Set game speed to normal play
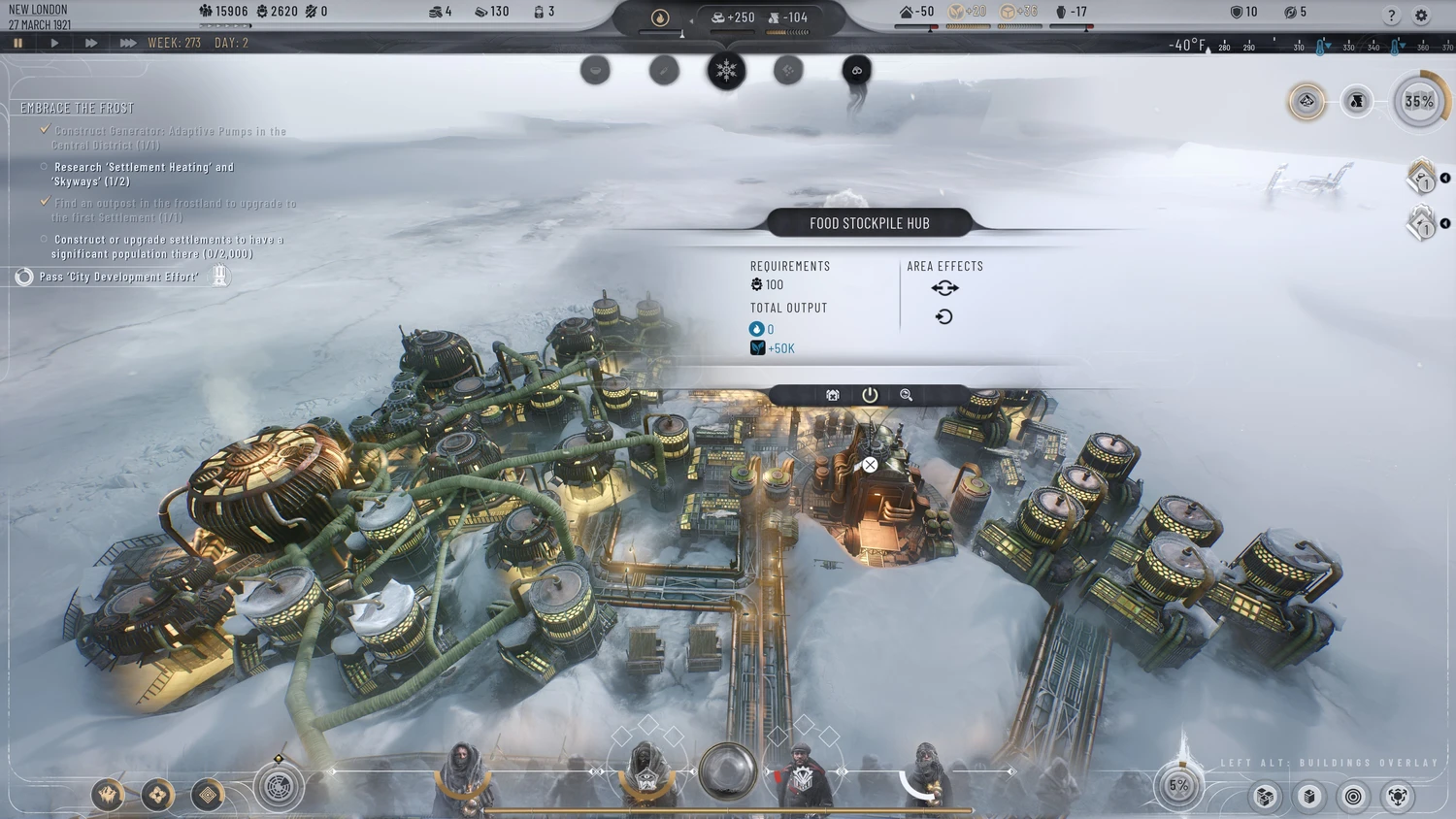The width and height of the screenshot is (1456, 819). click(54, 43)
